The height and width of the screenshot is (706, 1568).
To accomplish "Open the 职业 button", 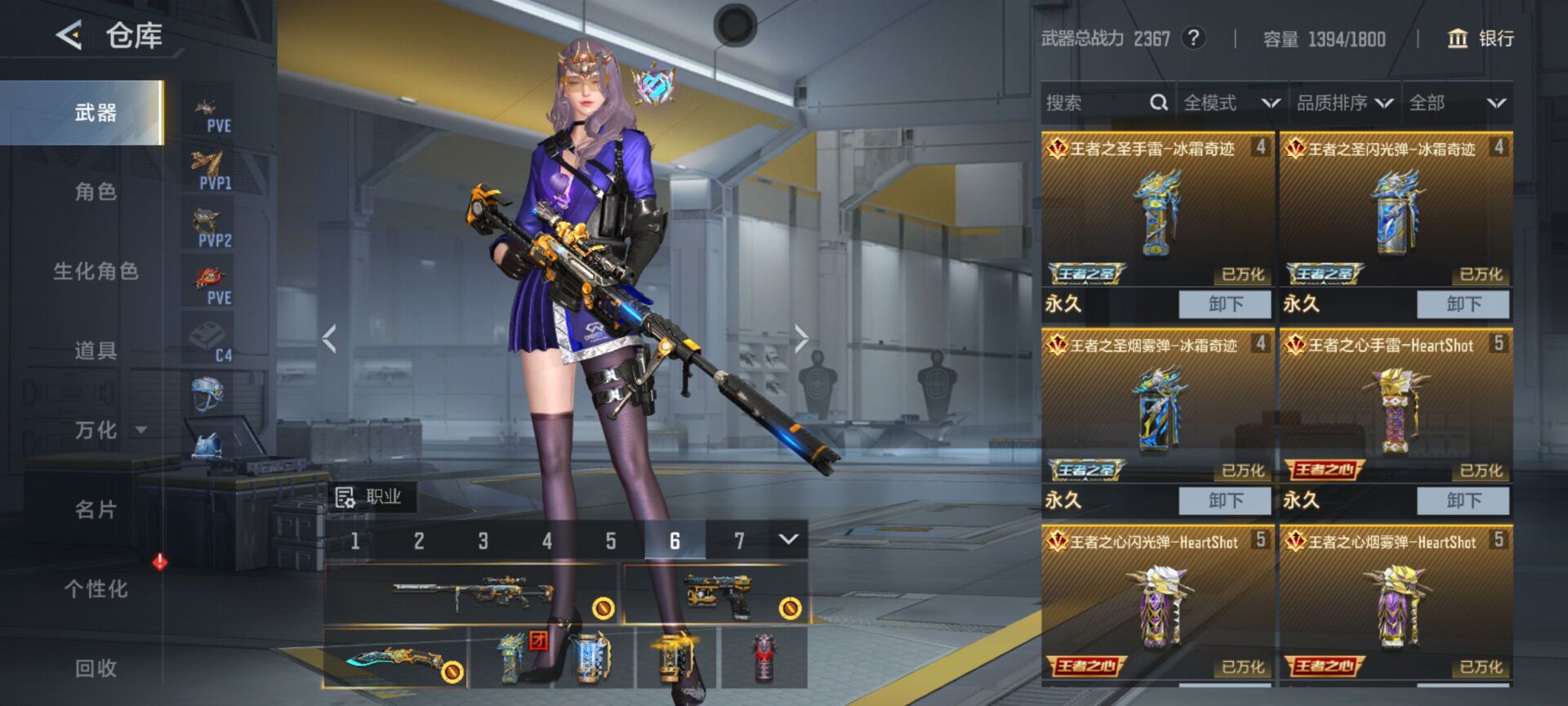I will point(370,497).
